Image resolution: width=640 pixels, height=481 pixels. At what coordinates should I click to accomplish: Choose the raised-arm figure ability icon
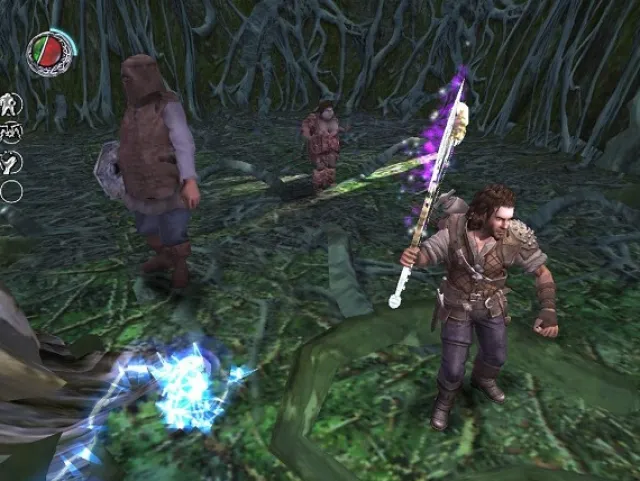[x=11, y=162]
